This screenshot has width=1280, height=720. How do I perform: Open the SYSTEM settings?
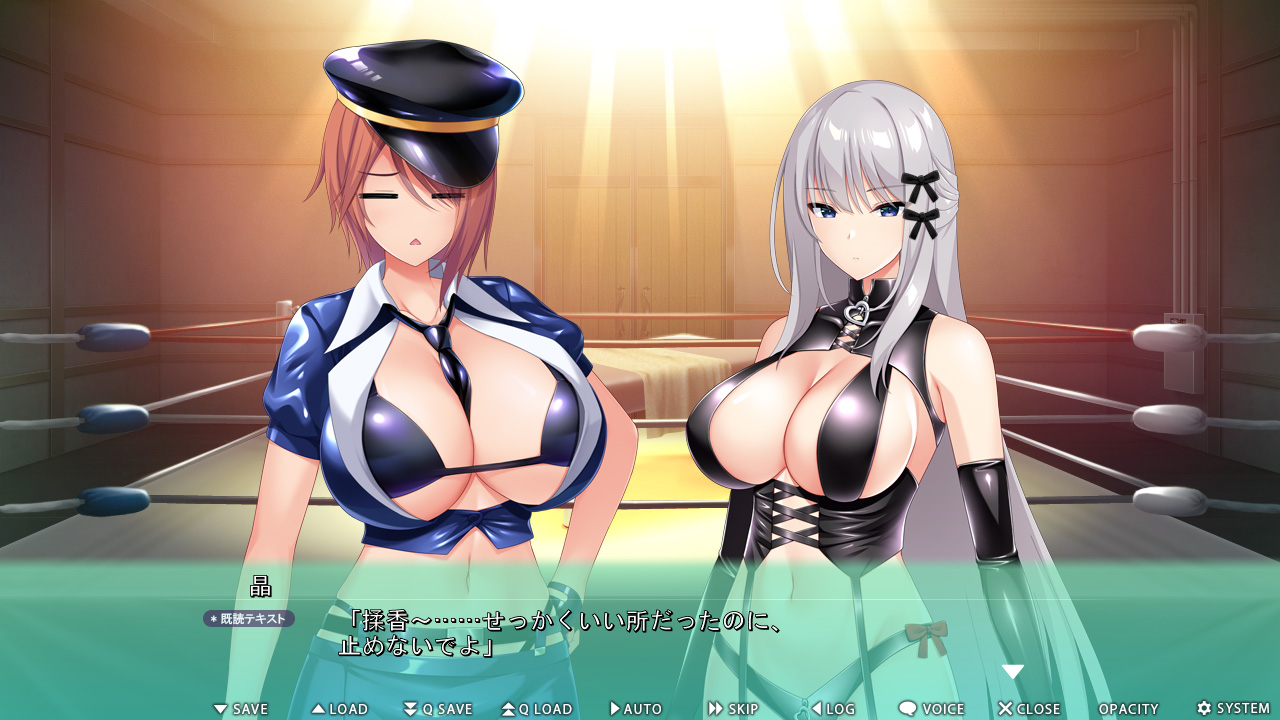click(x=1233, y=709)
